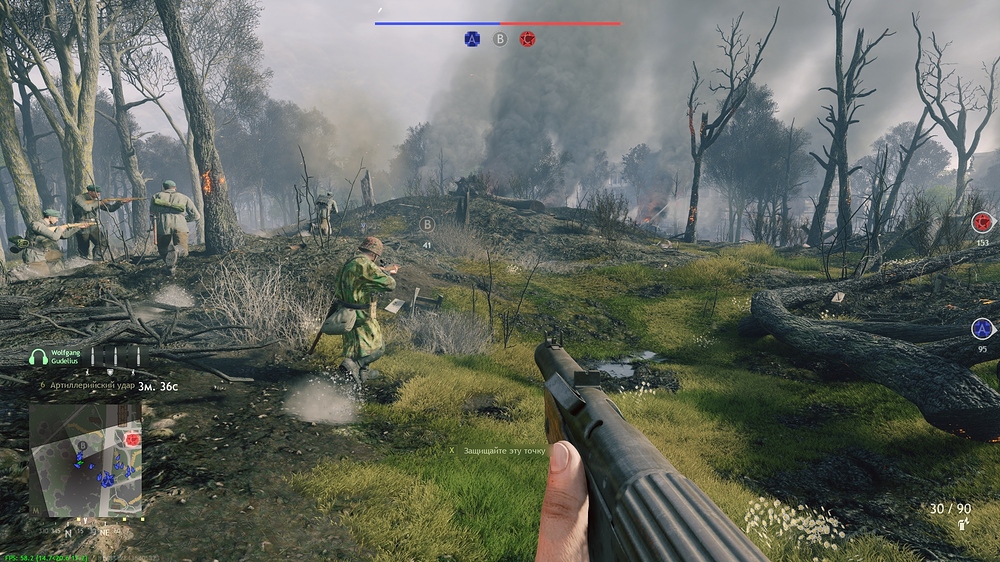Click the green headset icon beside Wolfgang Gudelius

(38, 357)
